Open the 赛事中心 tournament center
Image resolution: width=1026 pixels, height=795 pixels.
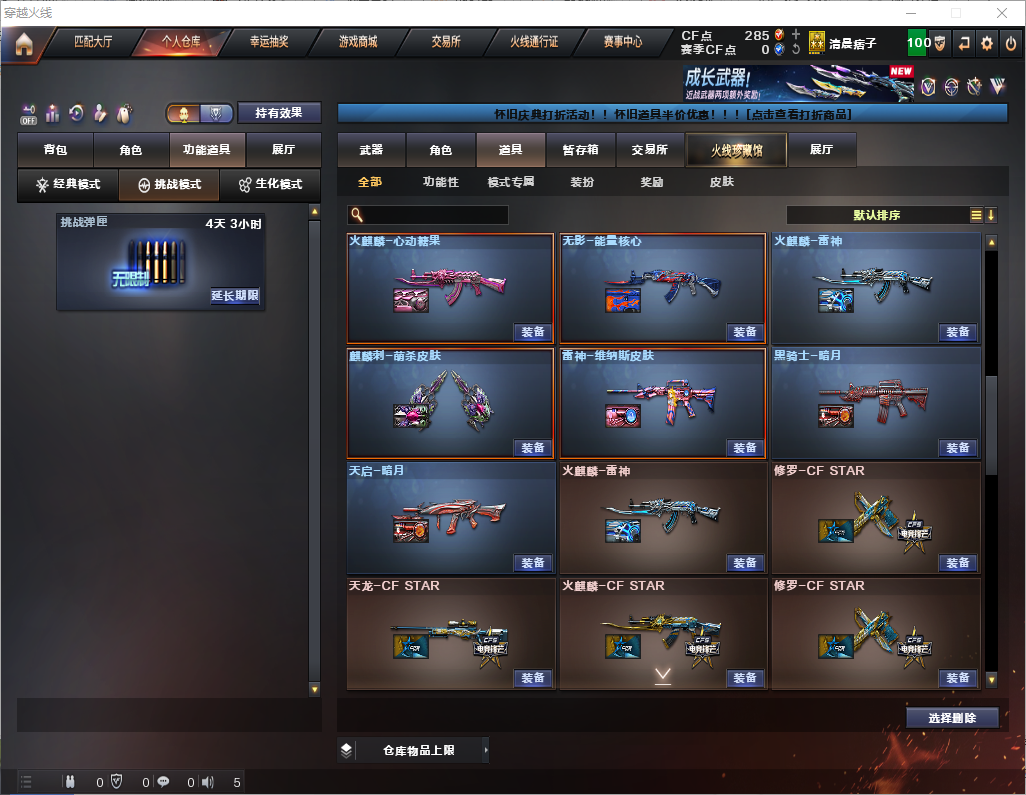coord(622,42)
